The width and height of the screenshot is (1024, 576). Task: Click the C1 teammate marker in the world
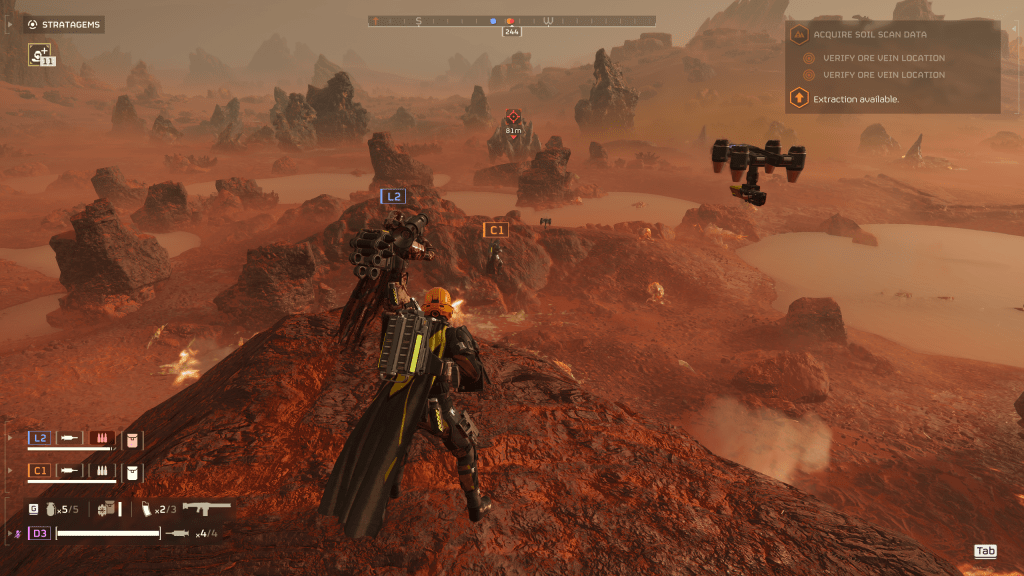(x=496, y=230)
